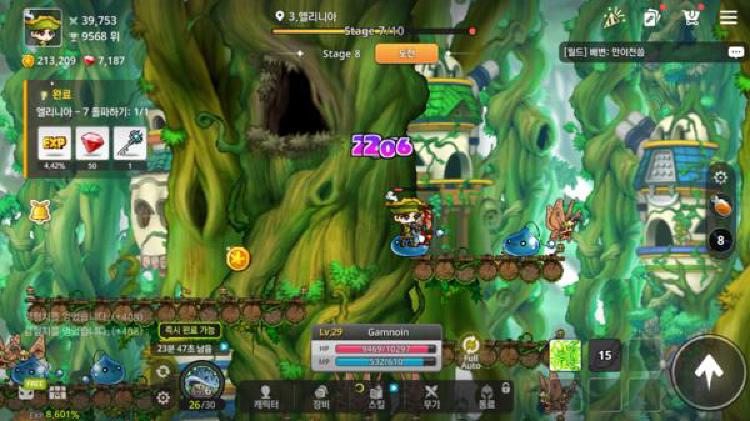Open the player avatar profile

[x=43, y=28]
